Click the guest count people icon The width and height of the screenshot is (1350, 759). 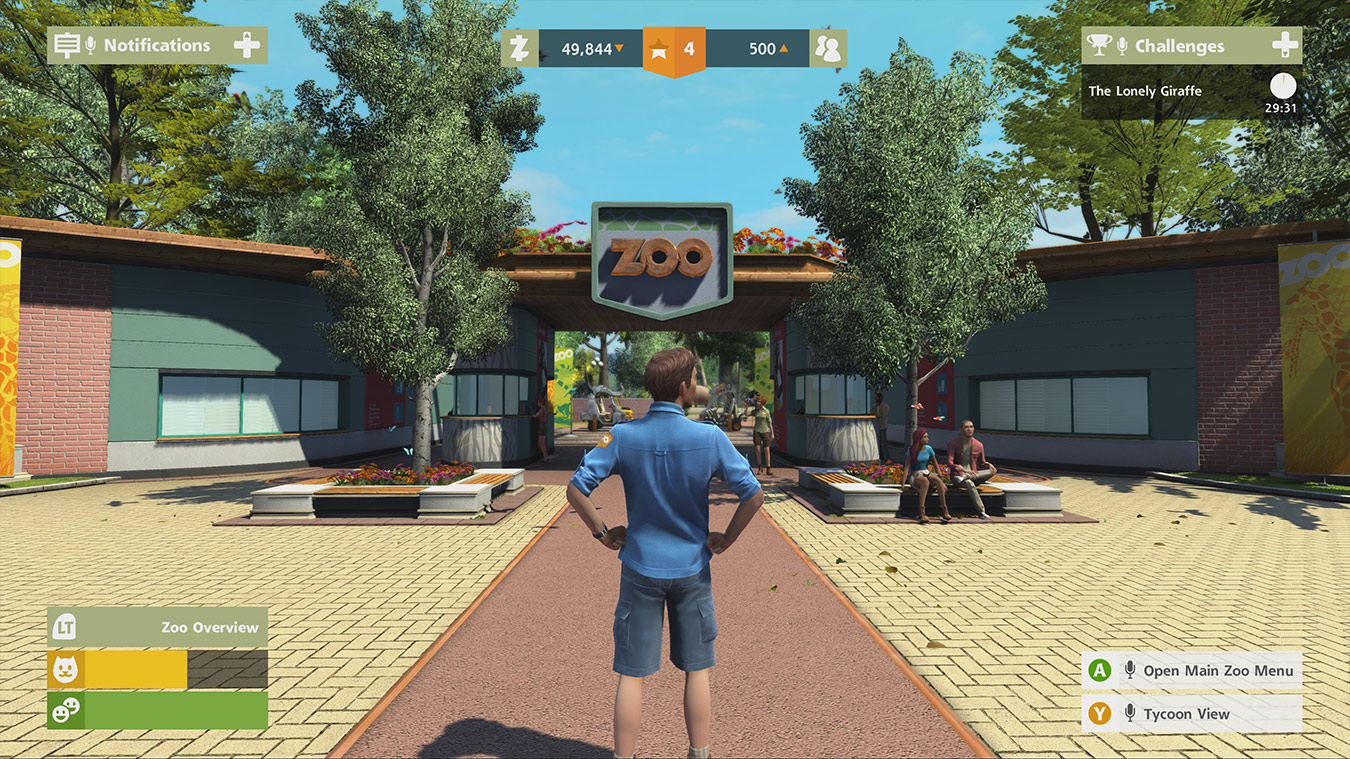click(828, 48)
